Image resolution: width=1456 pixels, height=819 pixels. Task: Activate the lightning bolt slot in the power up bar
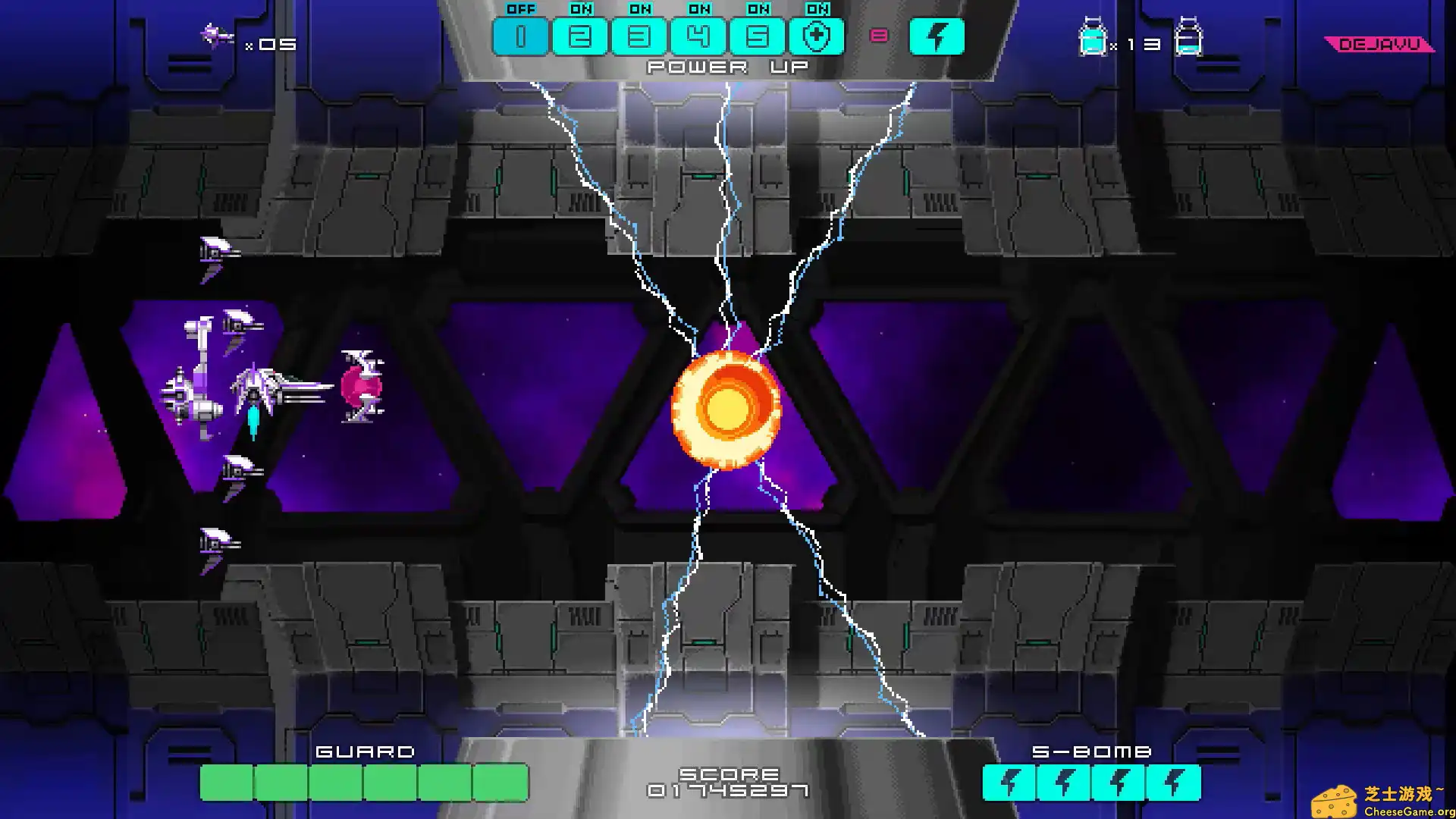(937, 36)
